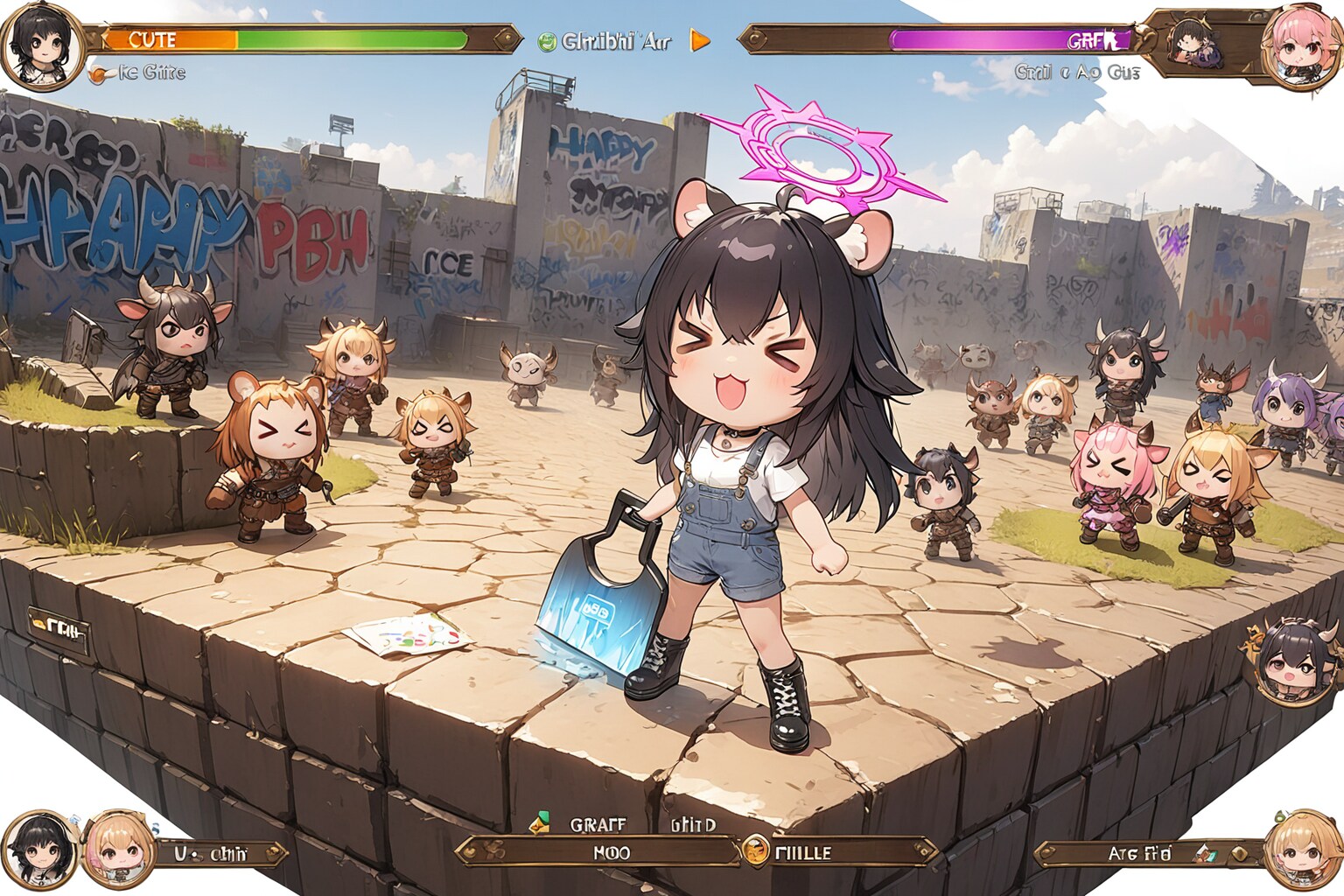Select the blonde portrait beside the Arg Fid bar
The width and height of the screenshot is (1344, 896).
tap(1302, 850)
